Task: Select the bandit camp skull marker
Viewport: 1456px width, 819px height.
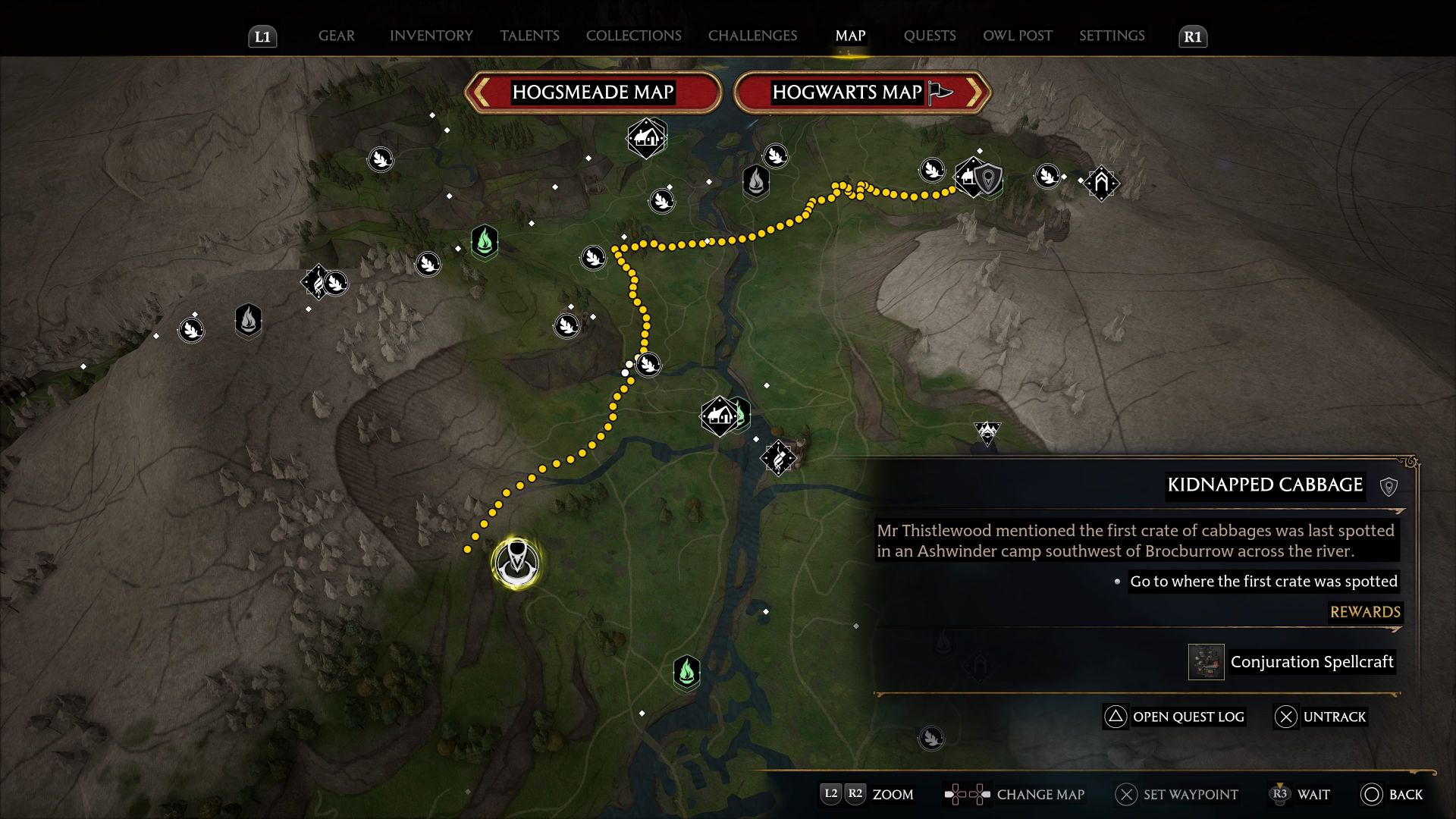Action: click(987, 433)
